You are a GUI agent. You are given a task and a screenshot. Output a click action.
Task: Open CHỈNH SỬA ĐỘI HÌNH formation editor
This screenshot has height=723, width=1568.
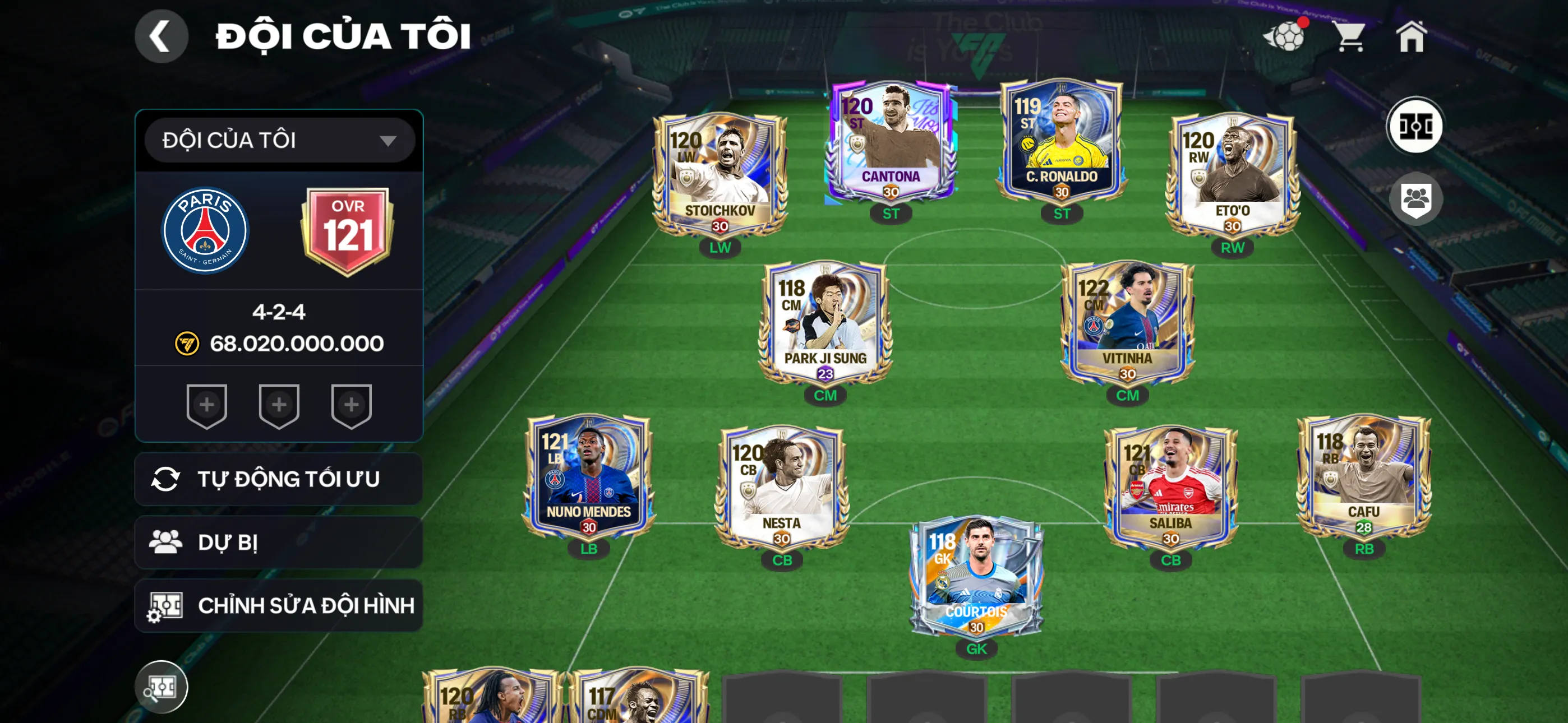coord(278,605)
